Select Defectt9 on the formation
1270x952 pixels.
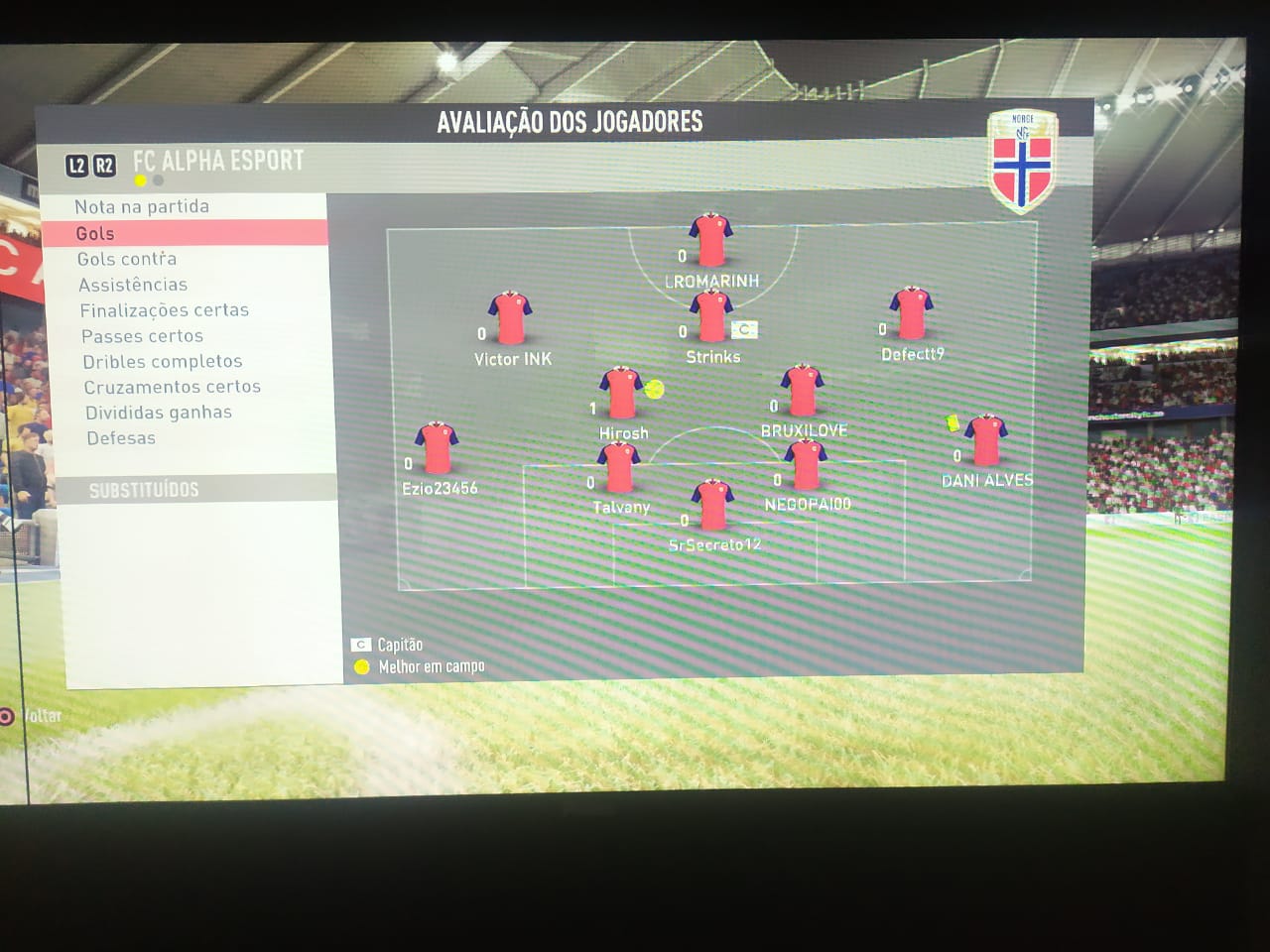tap(911, 314)
